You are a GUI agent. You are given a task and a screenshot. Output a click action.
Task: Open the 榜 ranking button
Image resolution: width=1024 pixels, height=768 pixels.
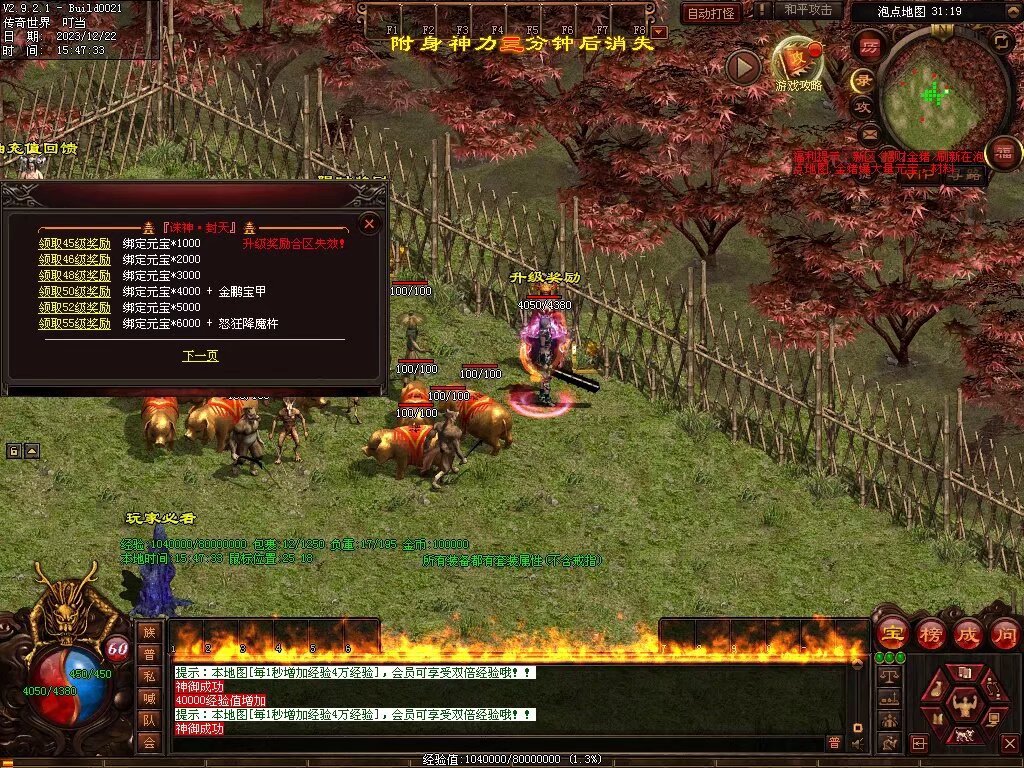point(931,633)
